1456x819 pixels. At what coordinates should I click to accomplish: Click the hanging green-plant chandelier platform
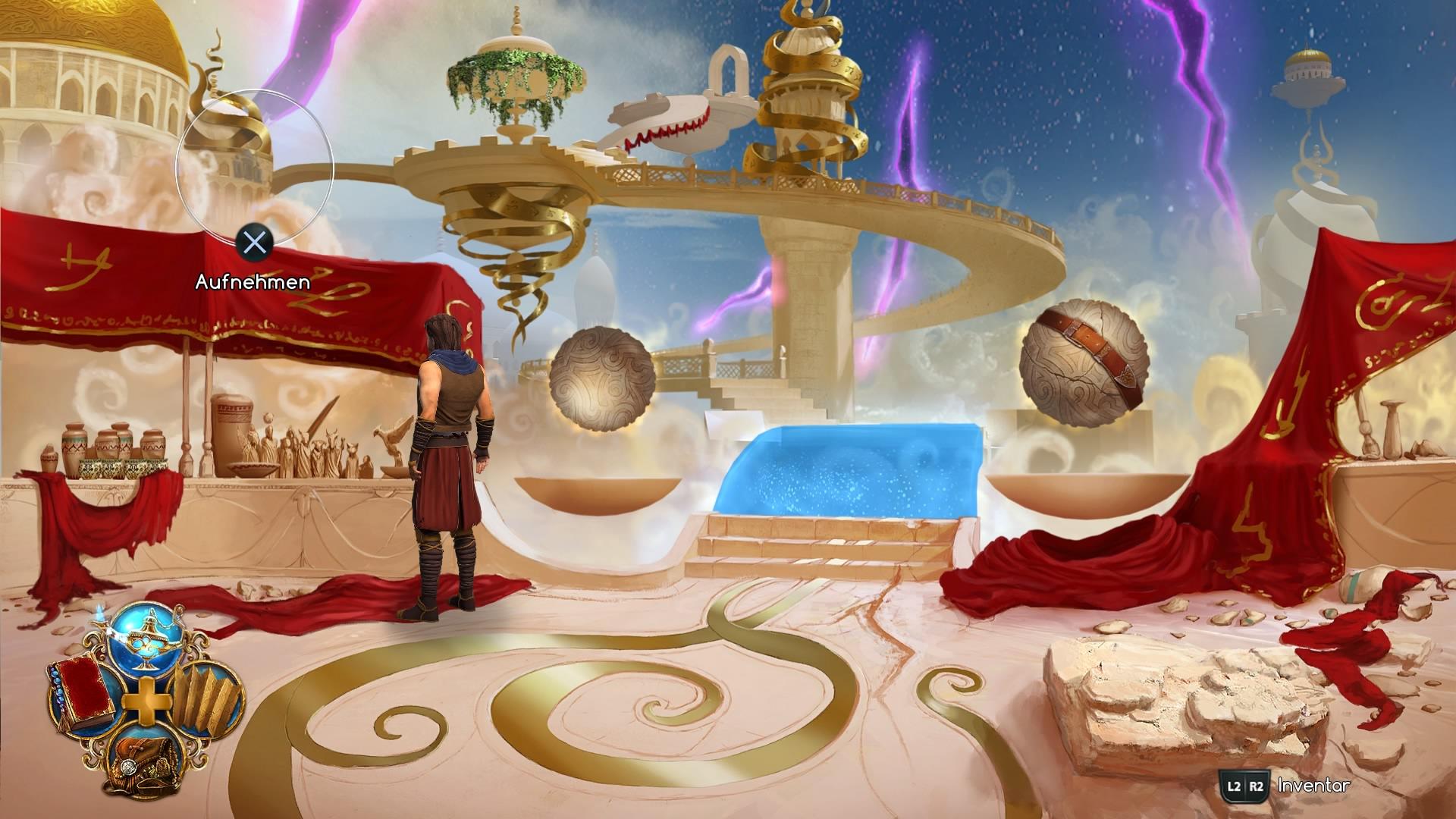[516, 72]
